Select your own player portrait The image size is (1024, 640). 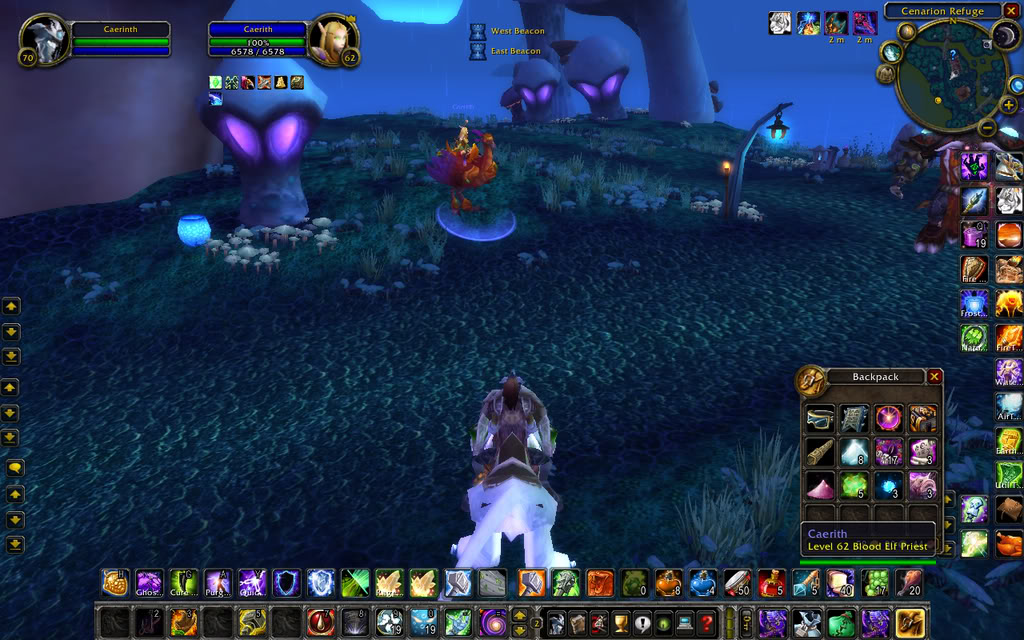click(45, 41)
